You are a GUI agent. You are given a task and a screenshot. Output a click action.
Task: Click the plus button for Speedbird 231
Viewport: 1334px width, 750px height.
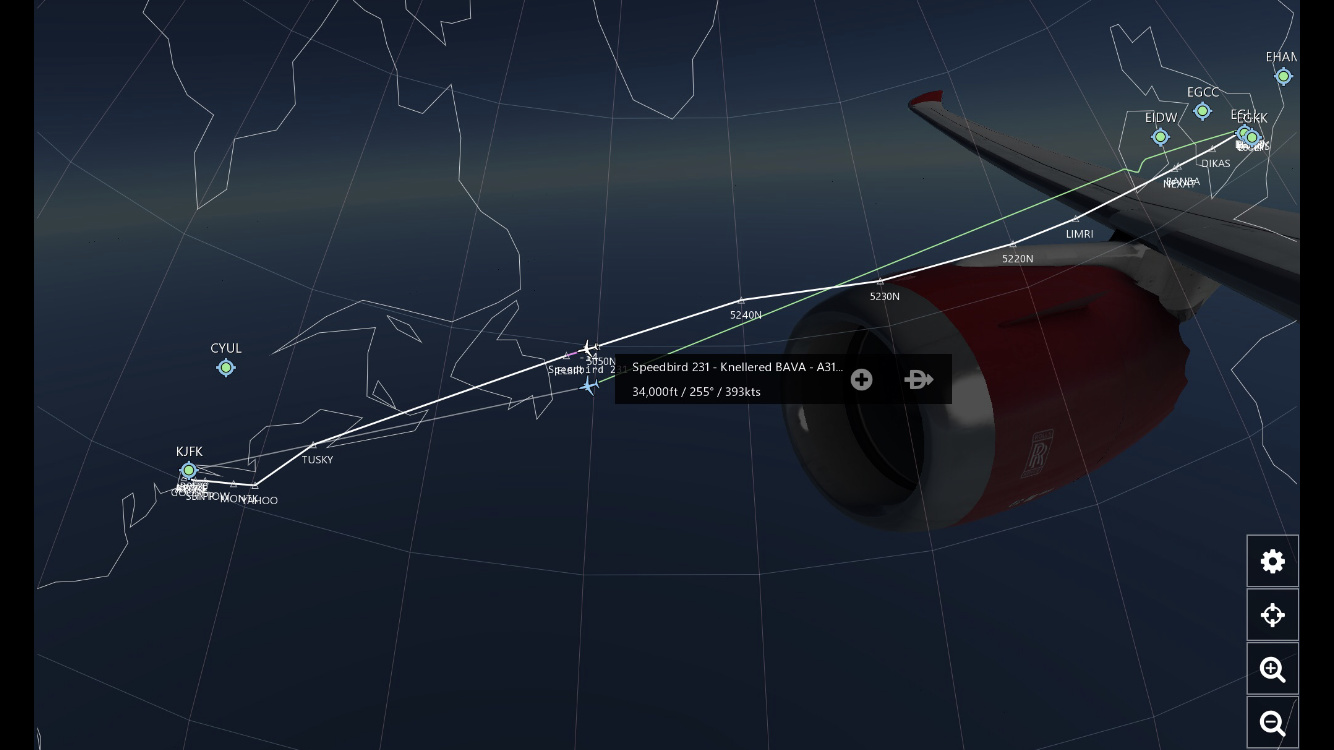tap(861, 380)
